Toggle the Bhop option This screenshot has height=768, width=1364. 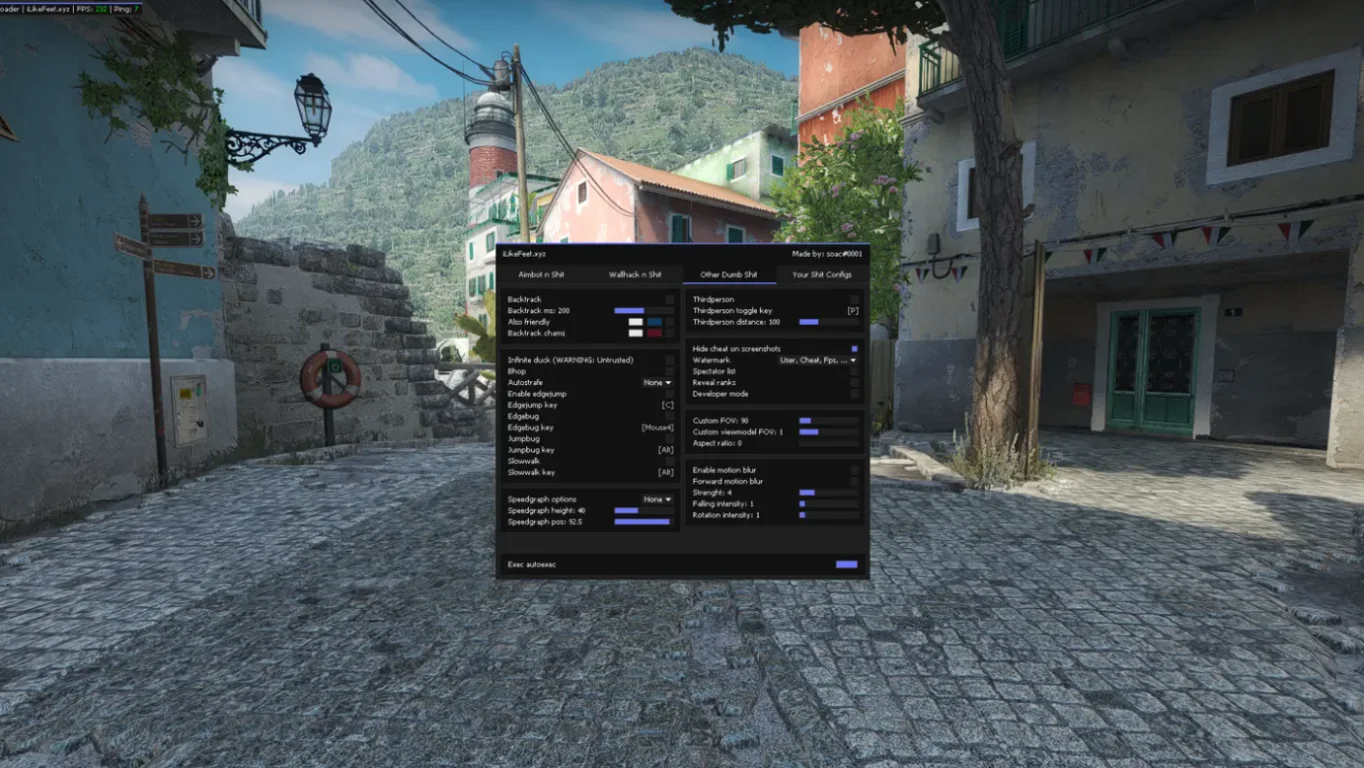coord(670,371)
